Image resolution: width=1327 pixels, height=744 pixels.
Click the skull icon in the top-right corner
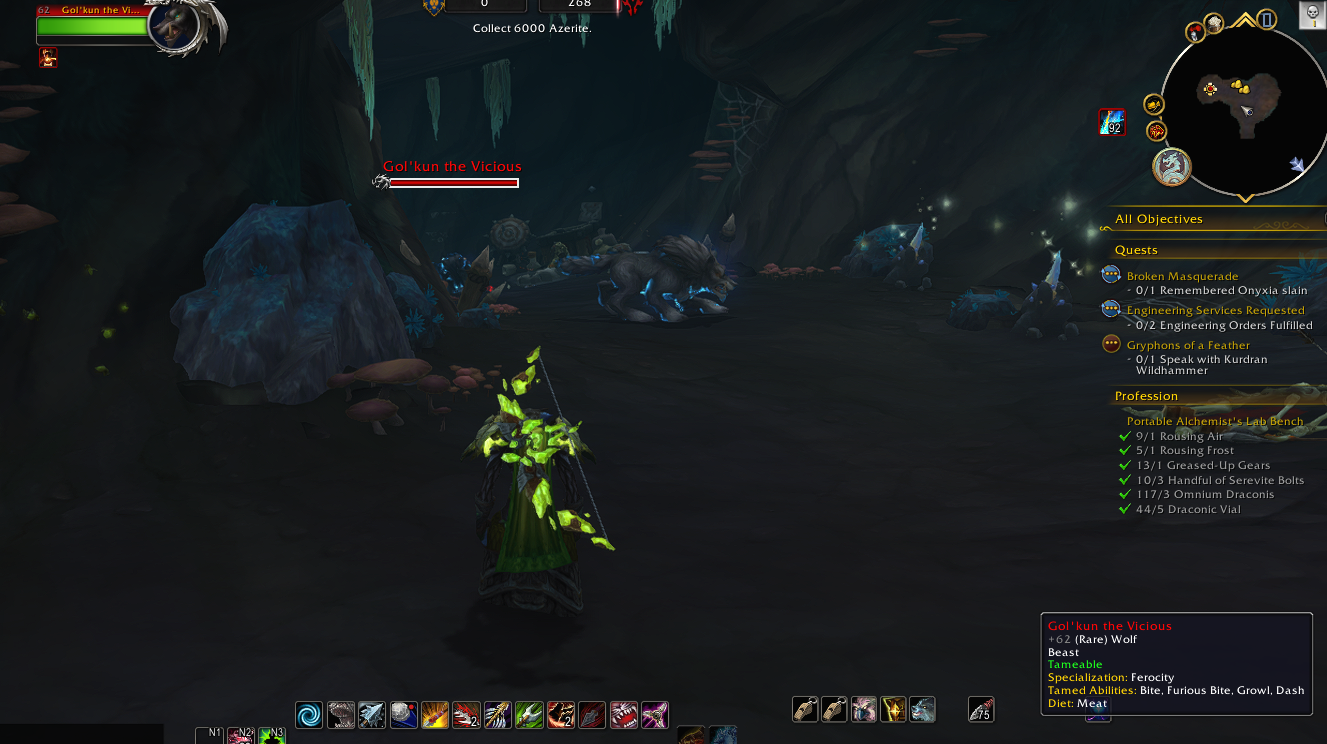pyautogui.click(x=1313, y=14)
